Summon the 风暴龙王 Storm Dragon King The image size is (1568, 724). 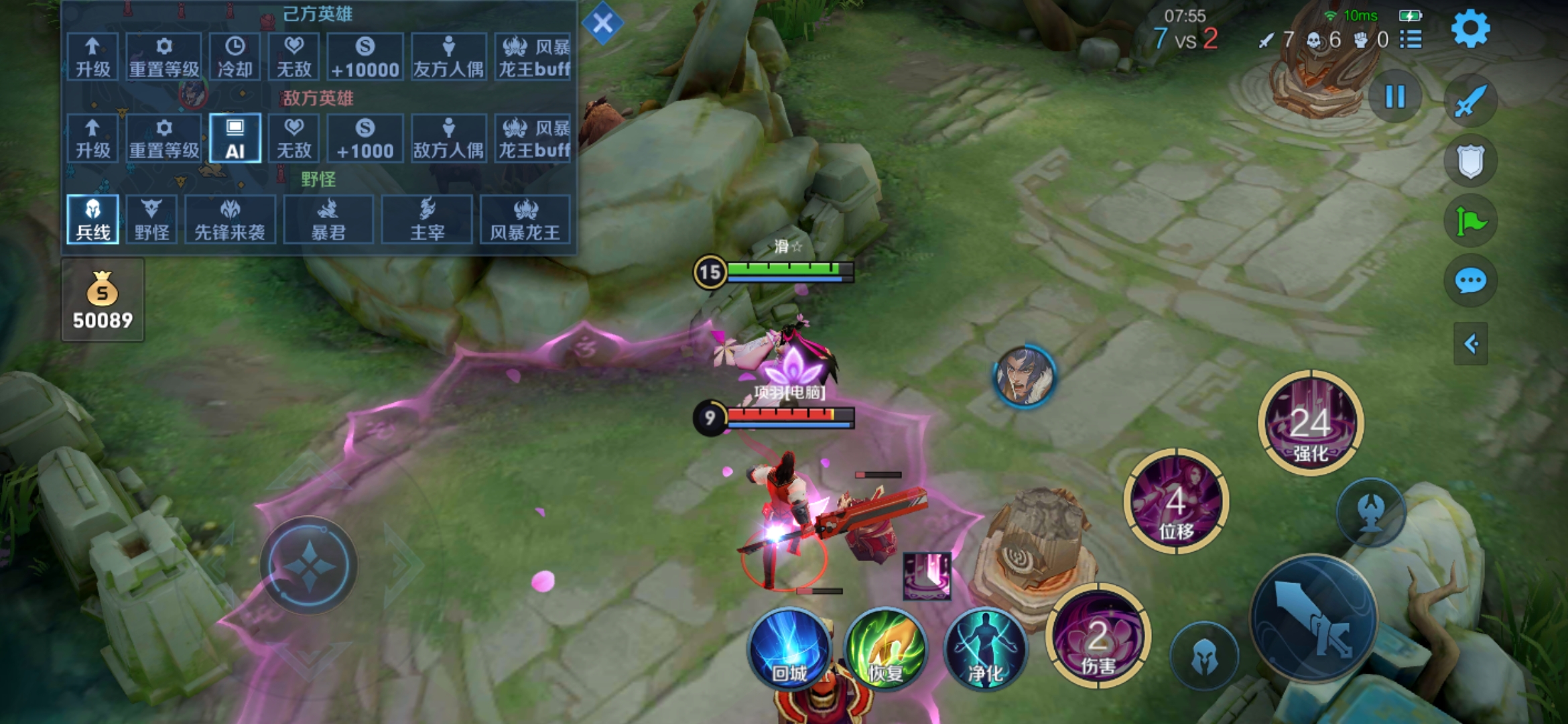[x=525, y=219]
